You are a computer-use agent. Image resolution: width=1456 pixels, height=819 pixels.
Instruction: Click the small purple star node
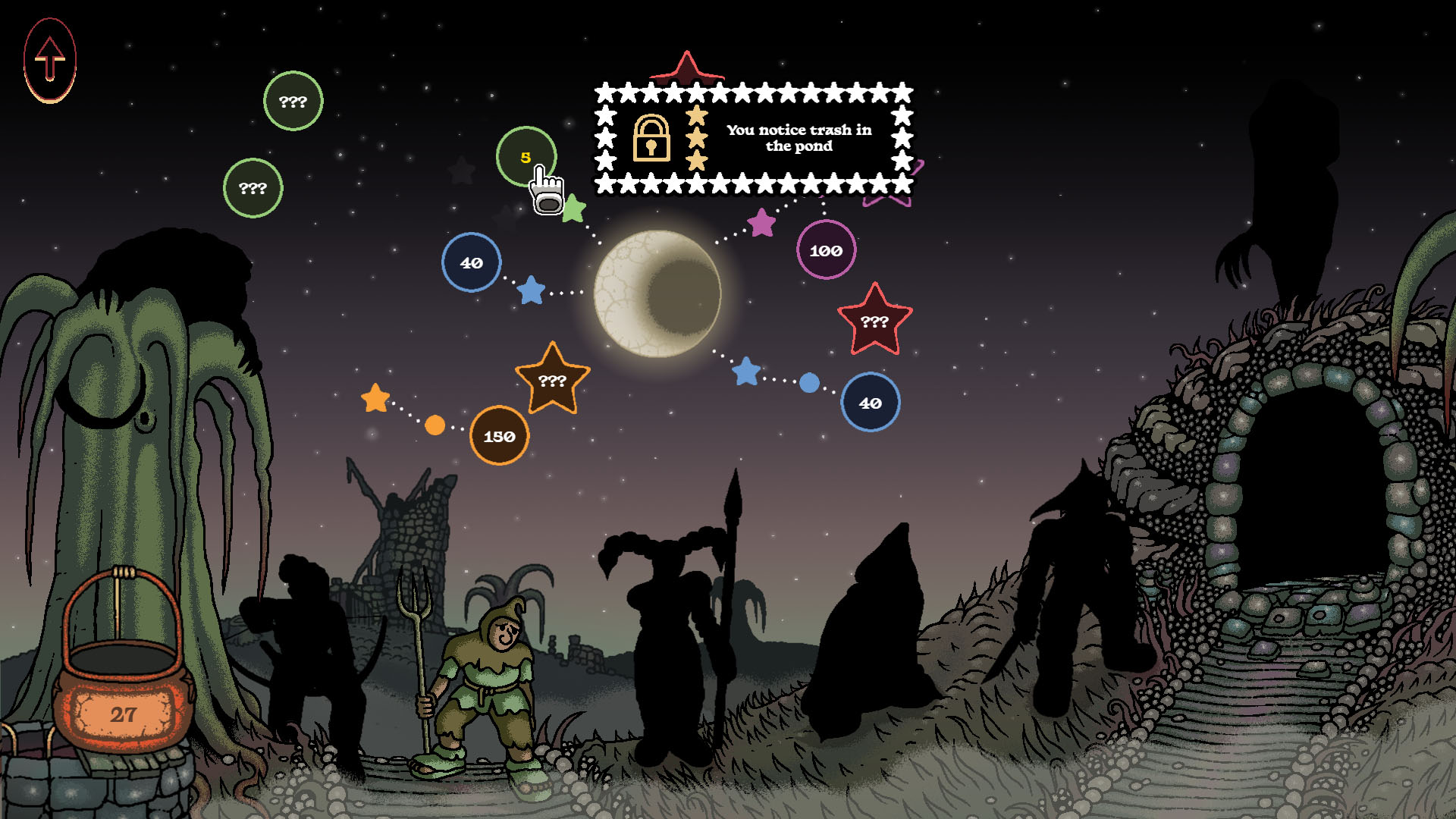click(761, 223)
